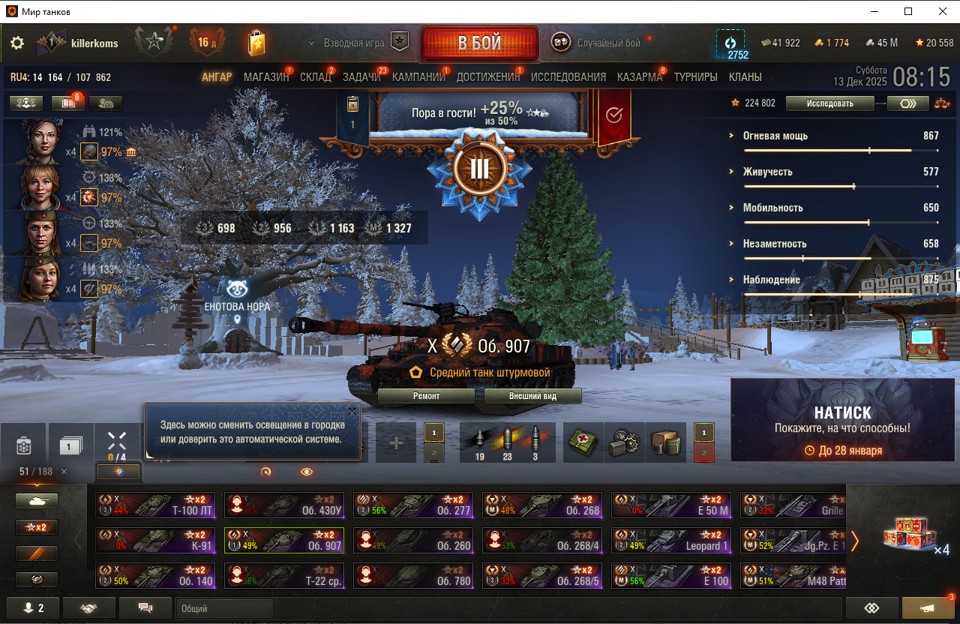
Task: Focus the Общий chat input field
Action: pos(224,608)
